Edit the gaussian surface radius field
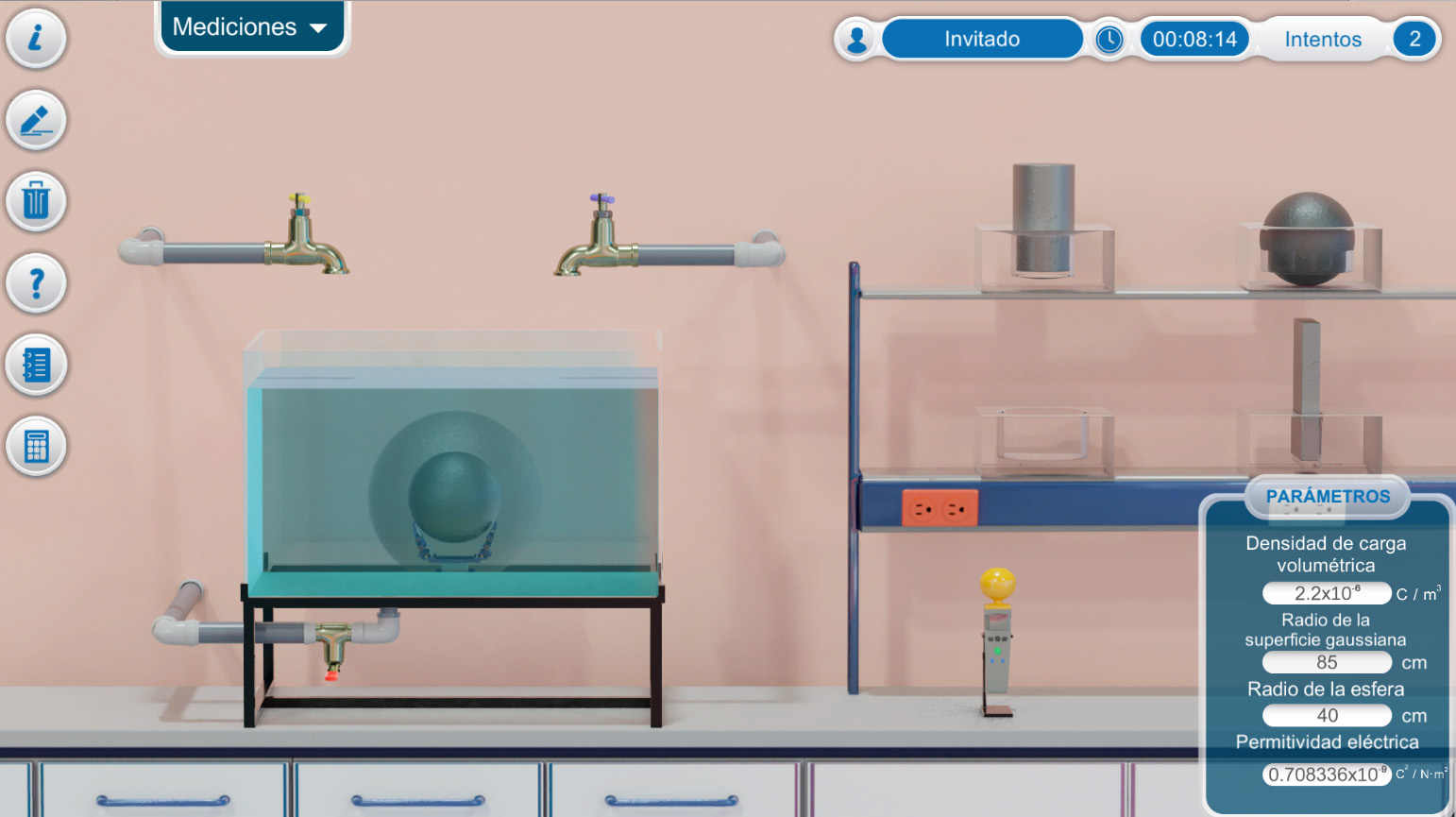 tap(1327, 663)
